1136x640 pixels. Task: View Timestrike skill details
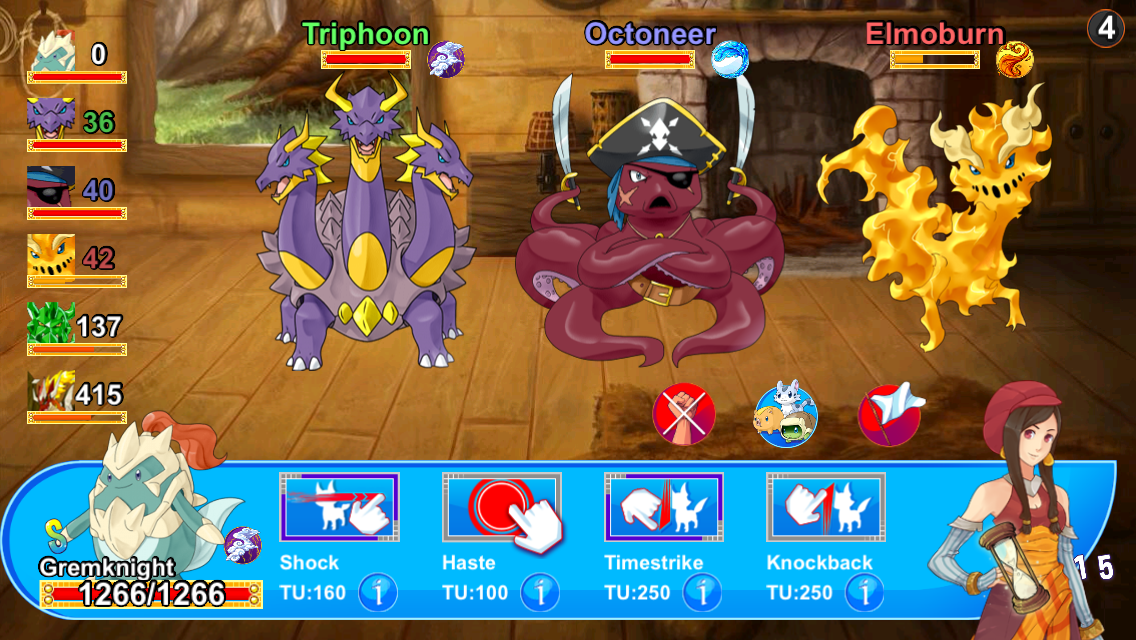pos(702,592)
